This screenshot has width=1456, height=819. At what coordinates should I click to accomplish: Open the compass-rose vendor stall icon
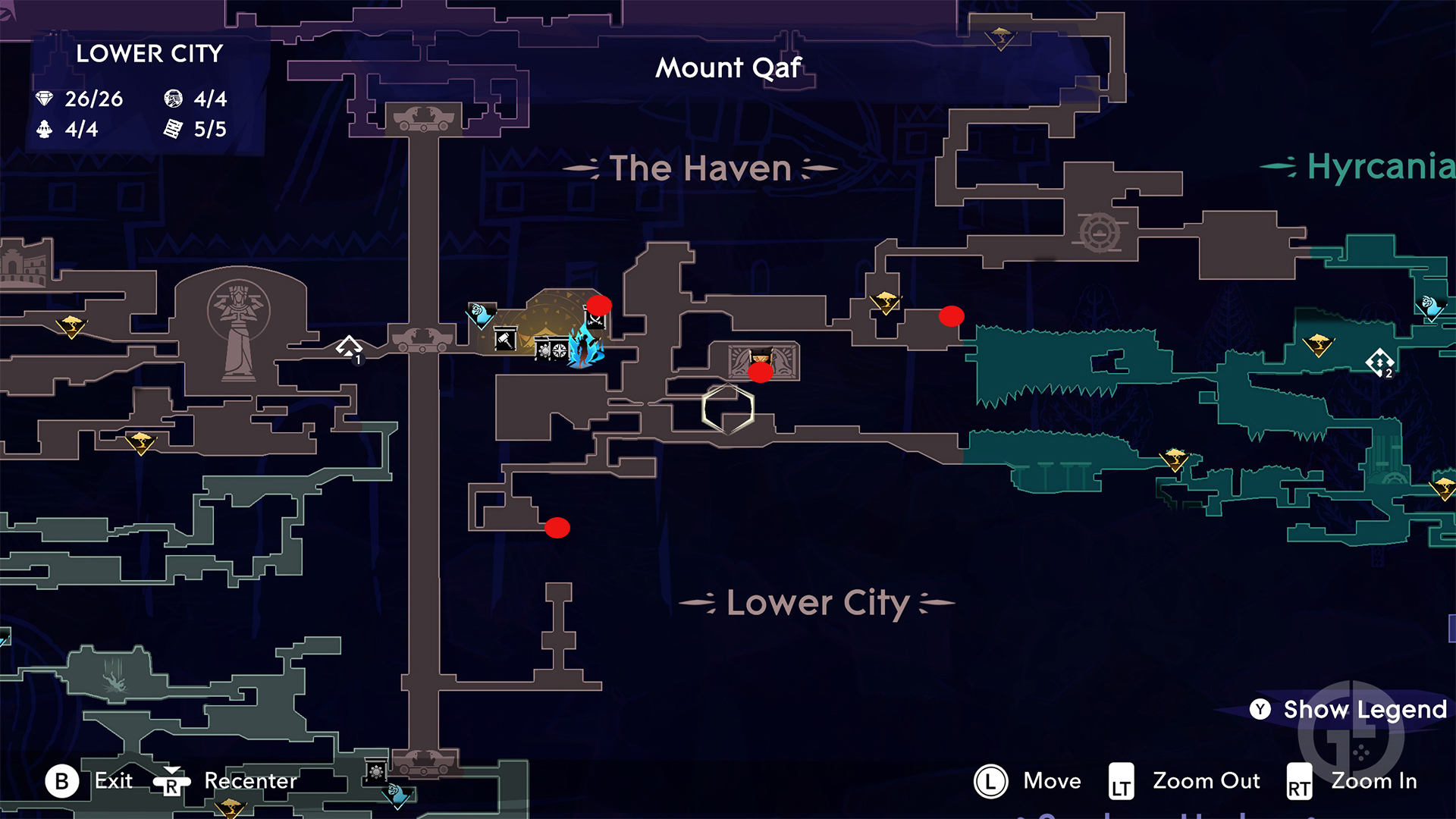pos(559,351)
